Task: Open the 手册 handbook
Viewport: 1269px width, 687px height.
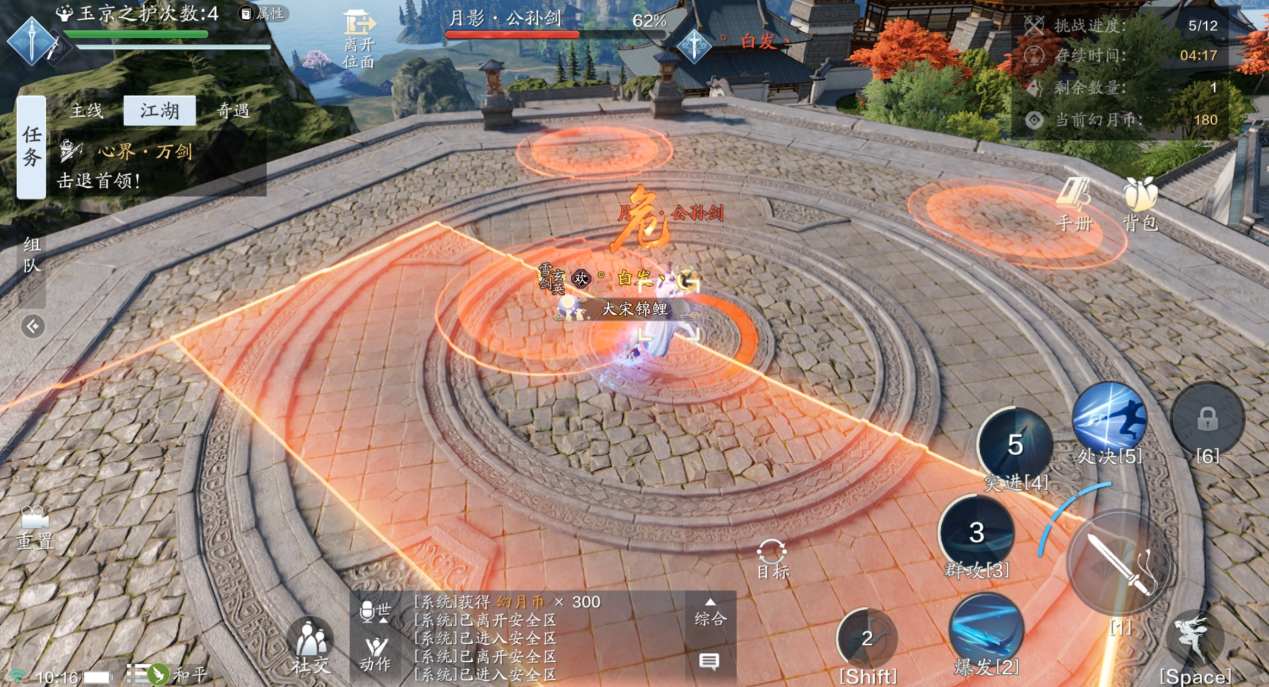Action: (x=1075, y=204)
